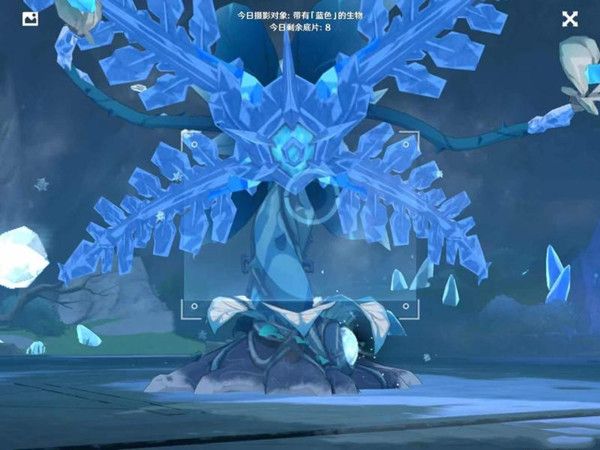Close the photo mode with the X
Image resolution: width=600 pixels, height=450 pixels.
click(570, 18)
